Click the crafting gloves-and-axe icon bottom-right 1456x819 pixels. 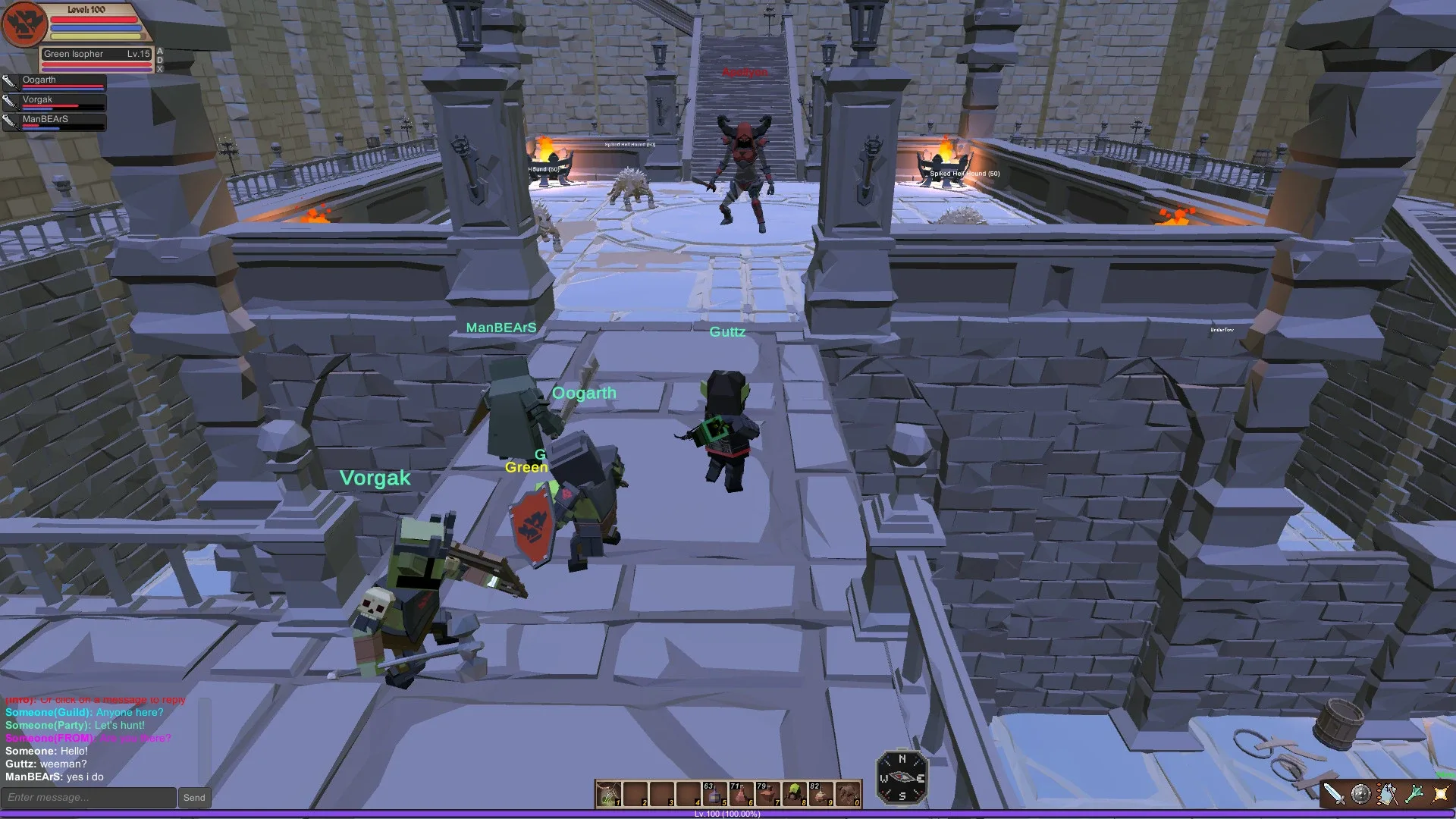[x=1387, y=792]
